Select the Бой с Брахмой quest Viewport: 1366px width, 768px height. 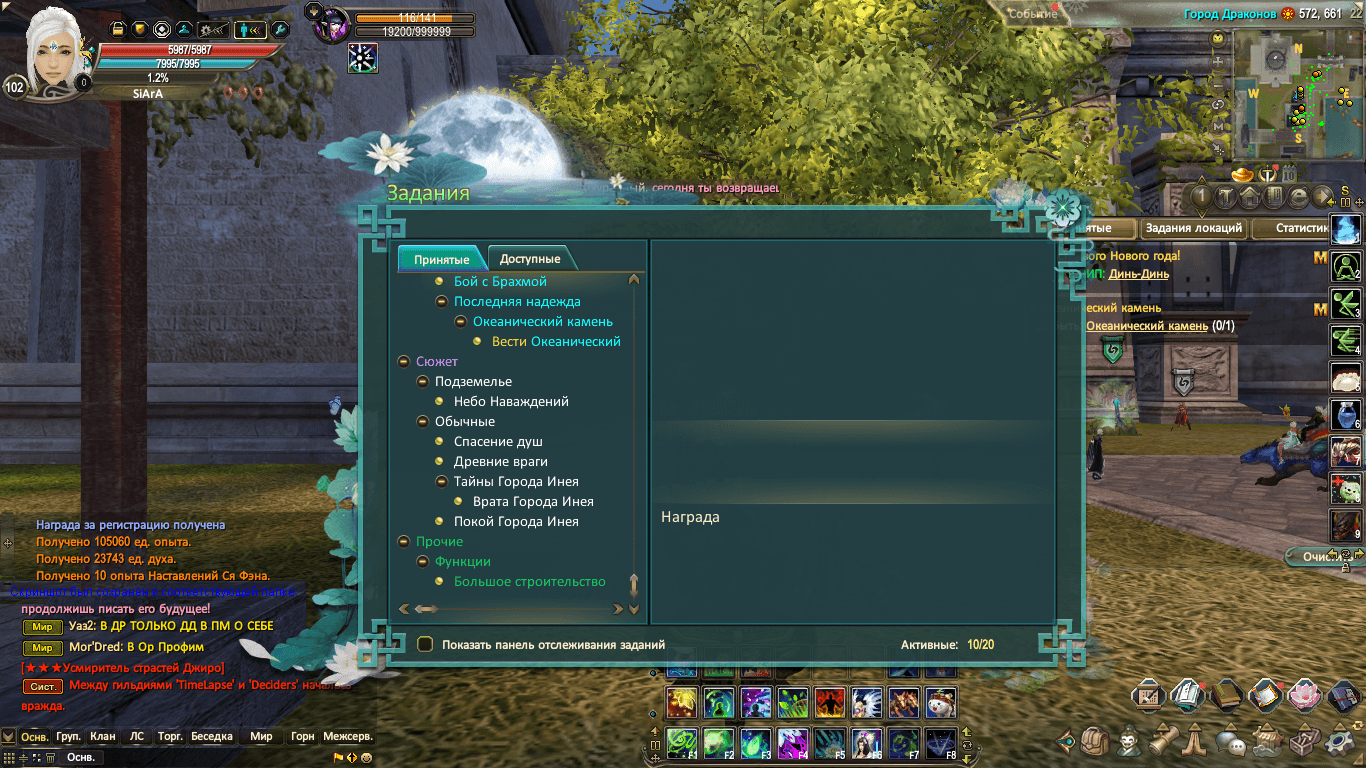(500, 281)
